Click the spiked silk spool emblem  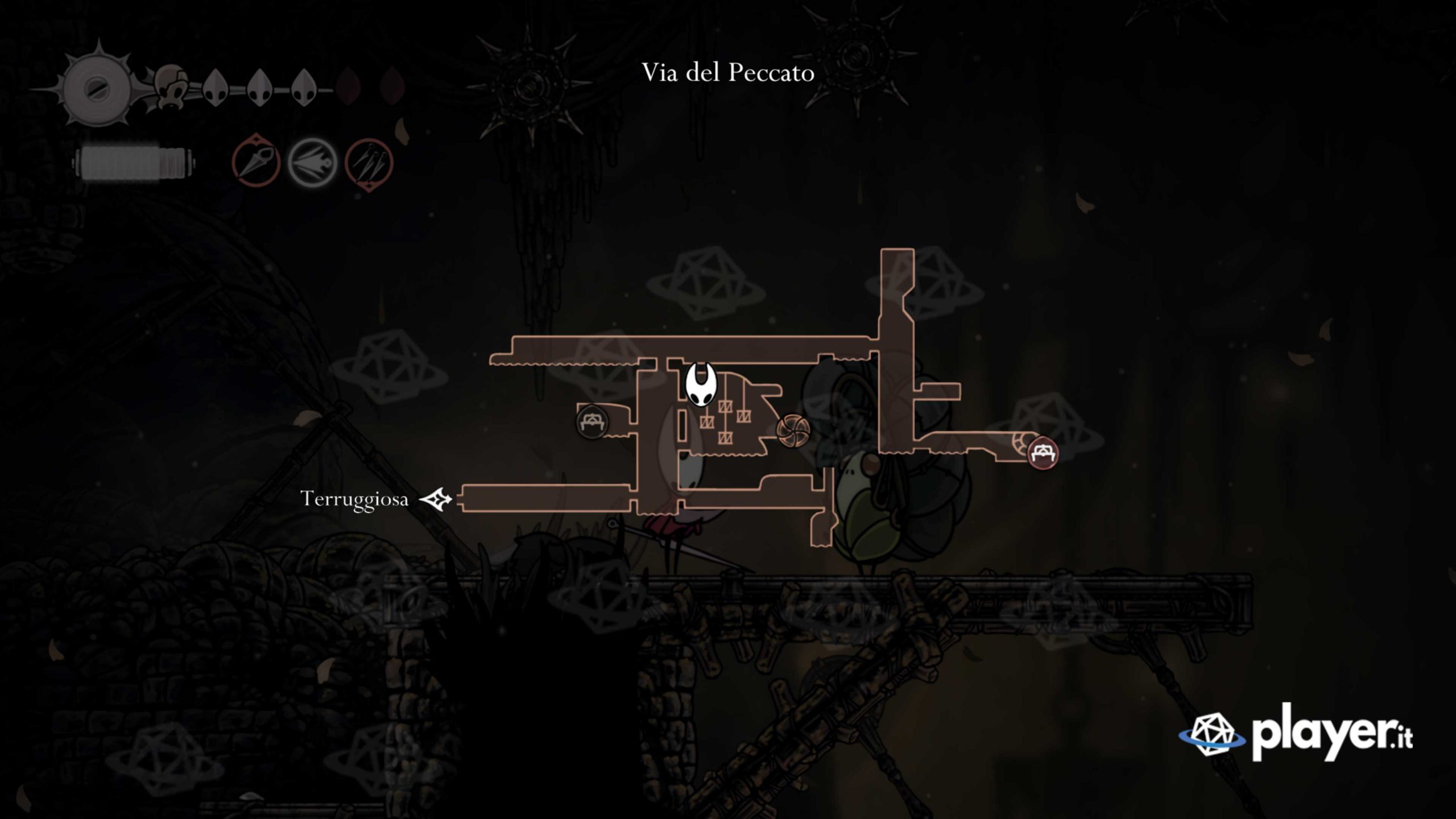point(92,89)
